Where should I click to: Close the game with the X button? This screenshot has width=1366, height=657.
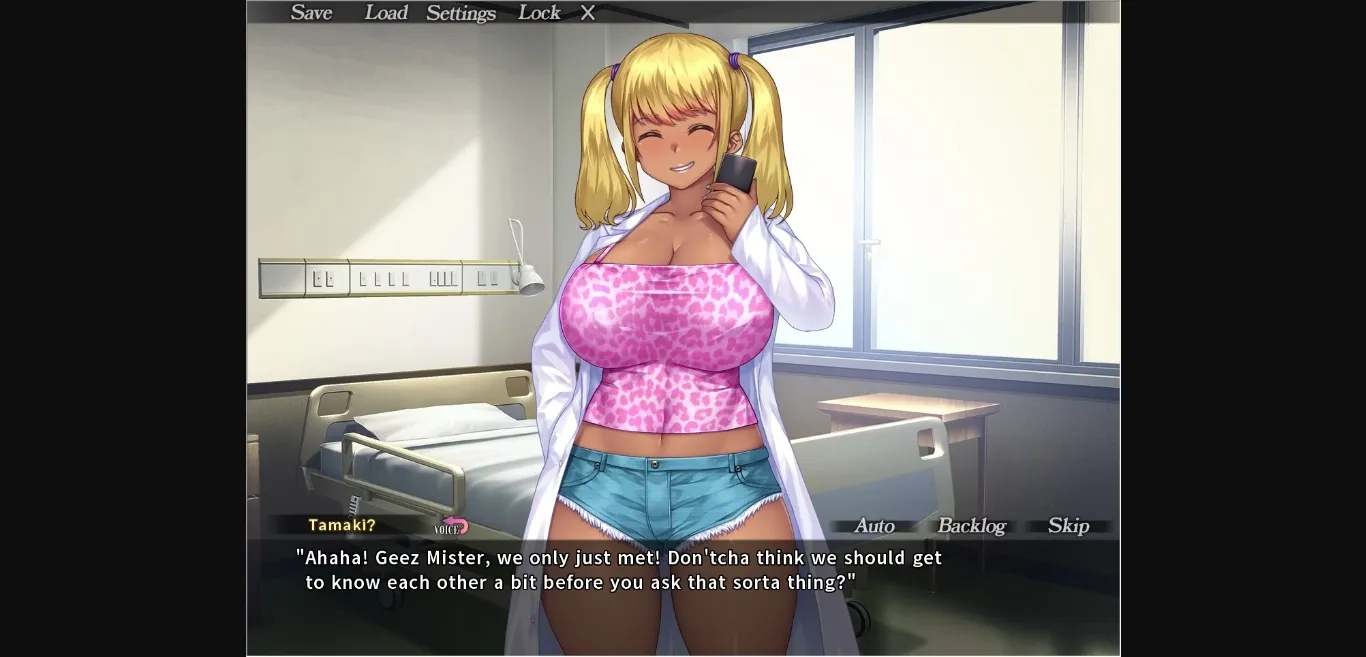click(x=588, y=13)
